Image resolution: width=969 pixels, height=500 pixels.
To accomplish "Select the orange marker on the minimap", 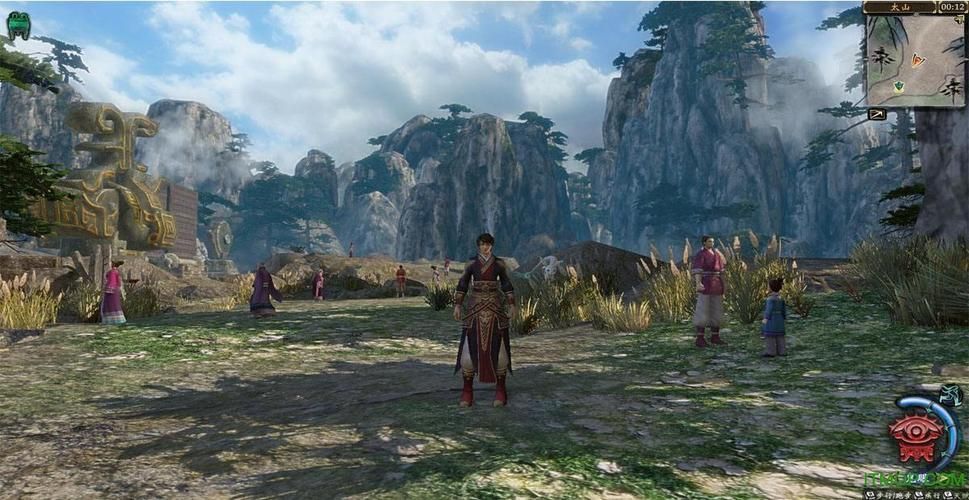I will point(919,60).
